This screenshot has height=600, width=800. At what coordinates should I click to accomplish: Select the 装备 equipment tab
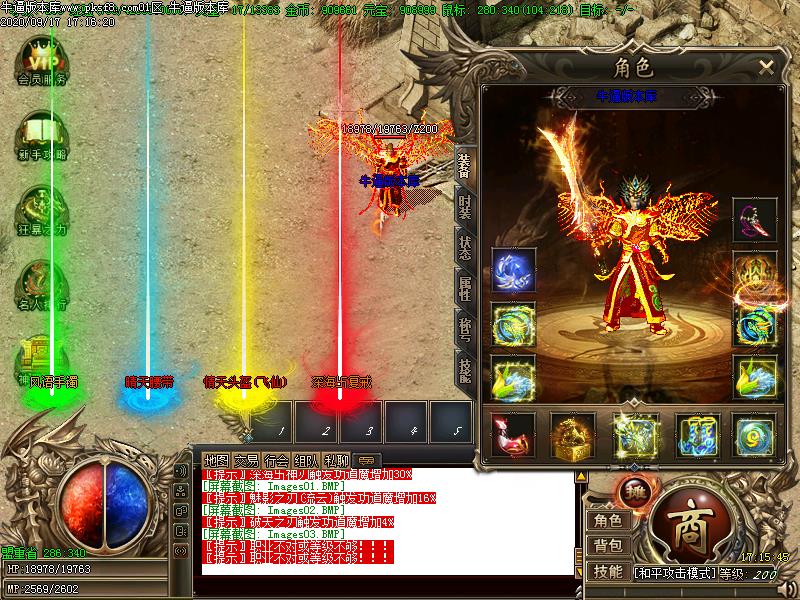465,166
